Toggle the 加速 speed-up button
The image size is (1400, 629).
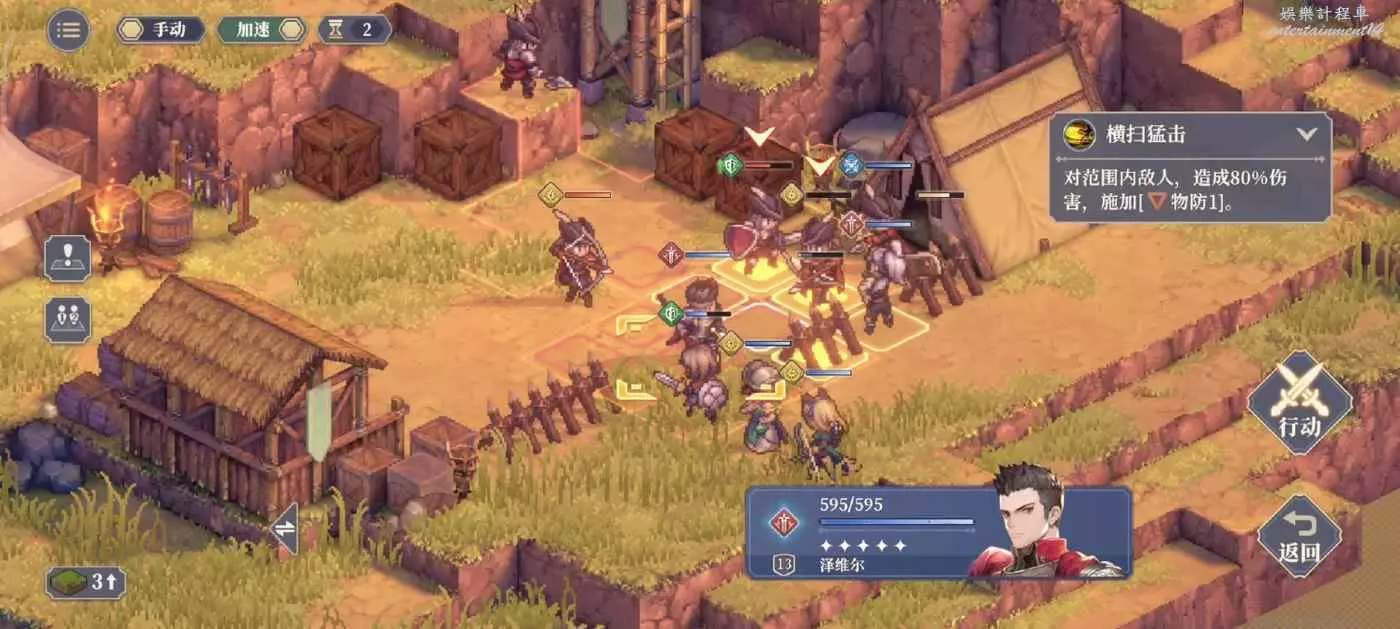(x=260, y=29)
